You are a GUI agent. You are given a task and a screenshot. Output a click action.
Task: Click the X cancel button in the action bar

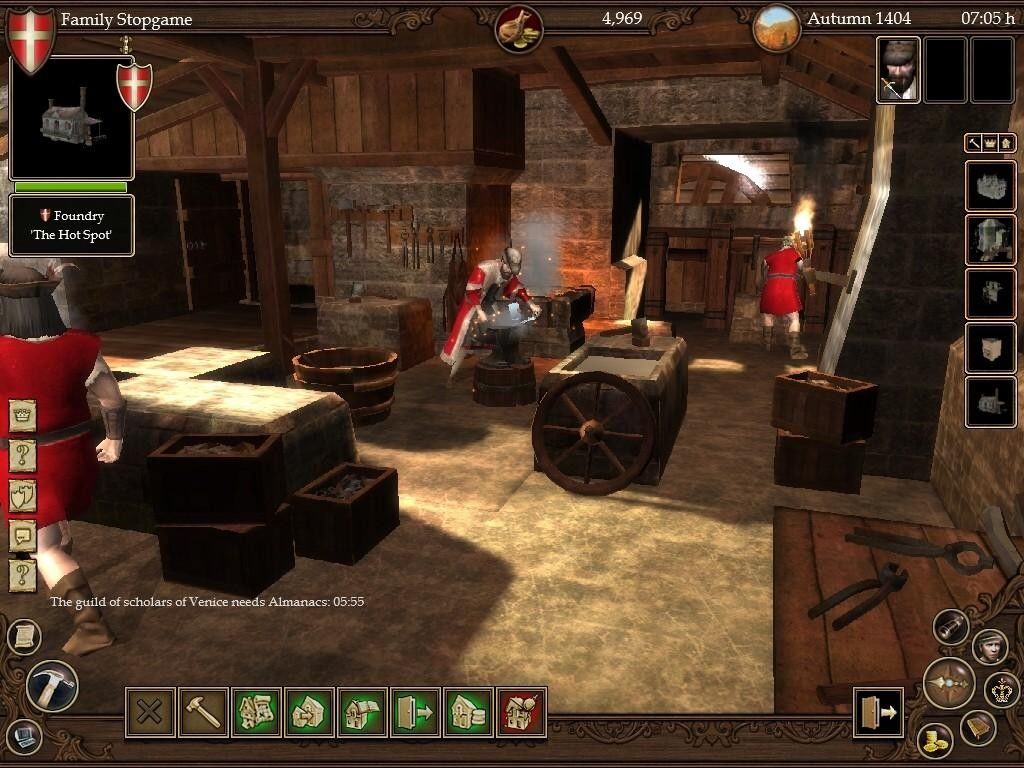[x=150, y=712]
